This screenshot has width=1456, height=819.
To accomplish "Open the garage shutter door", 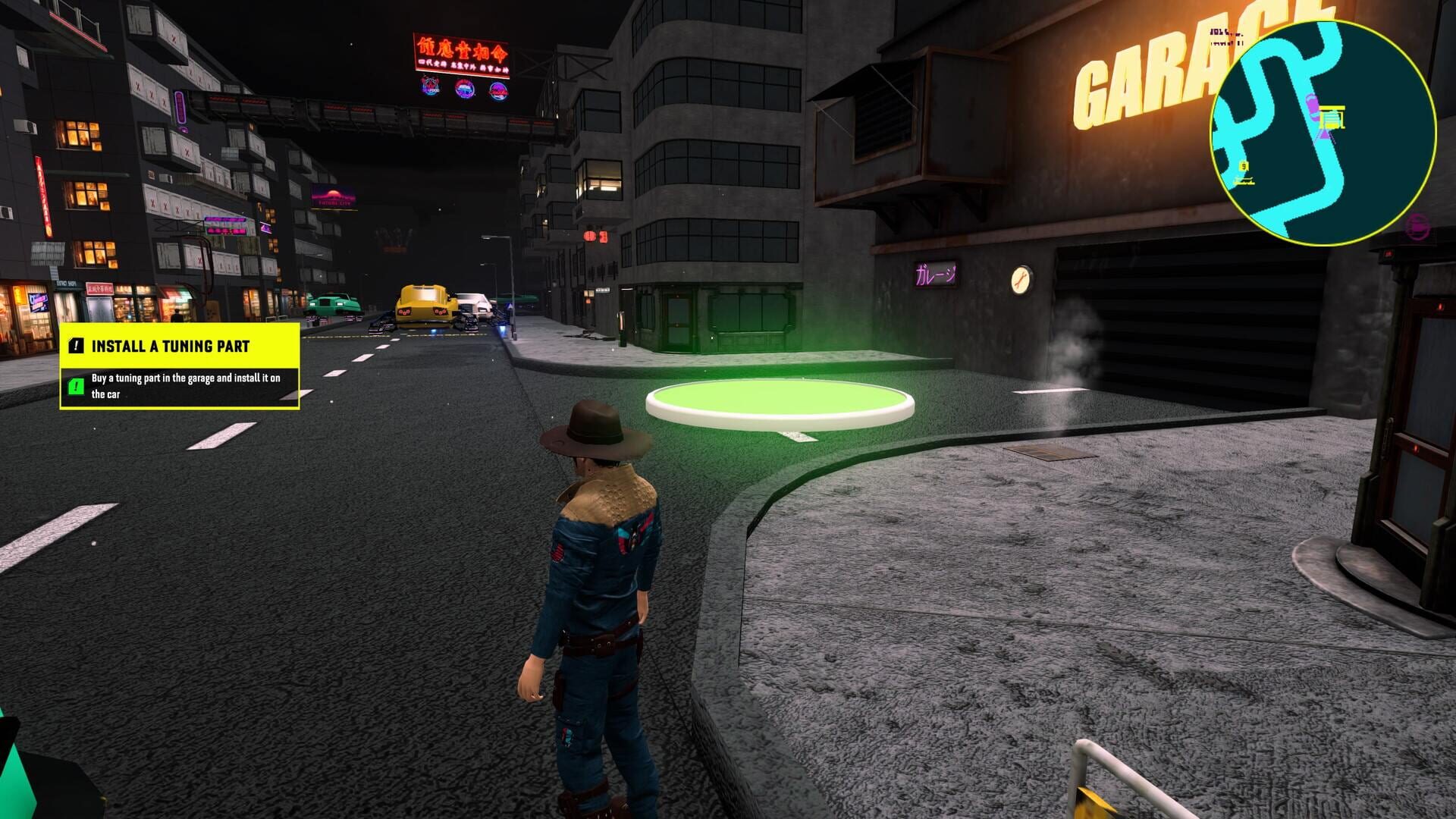I will 1183,318.
